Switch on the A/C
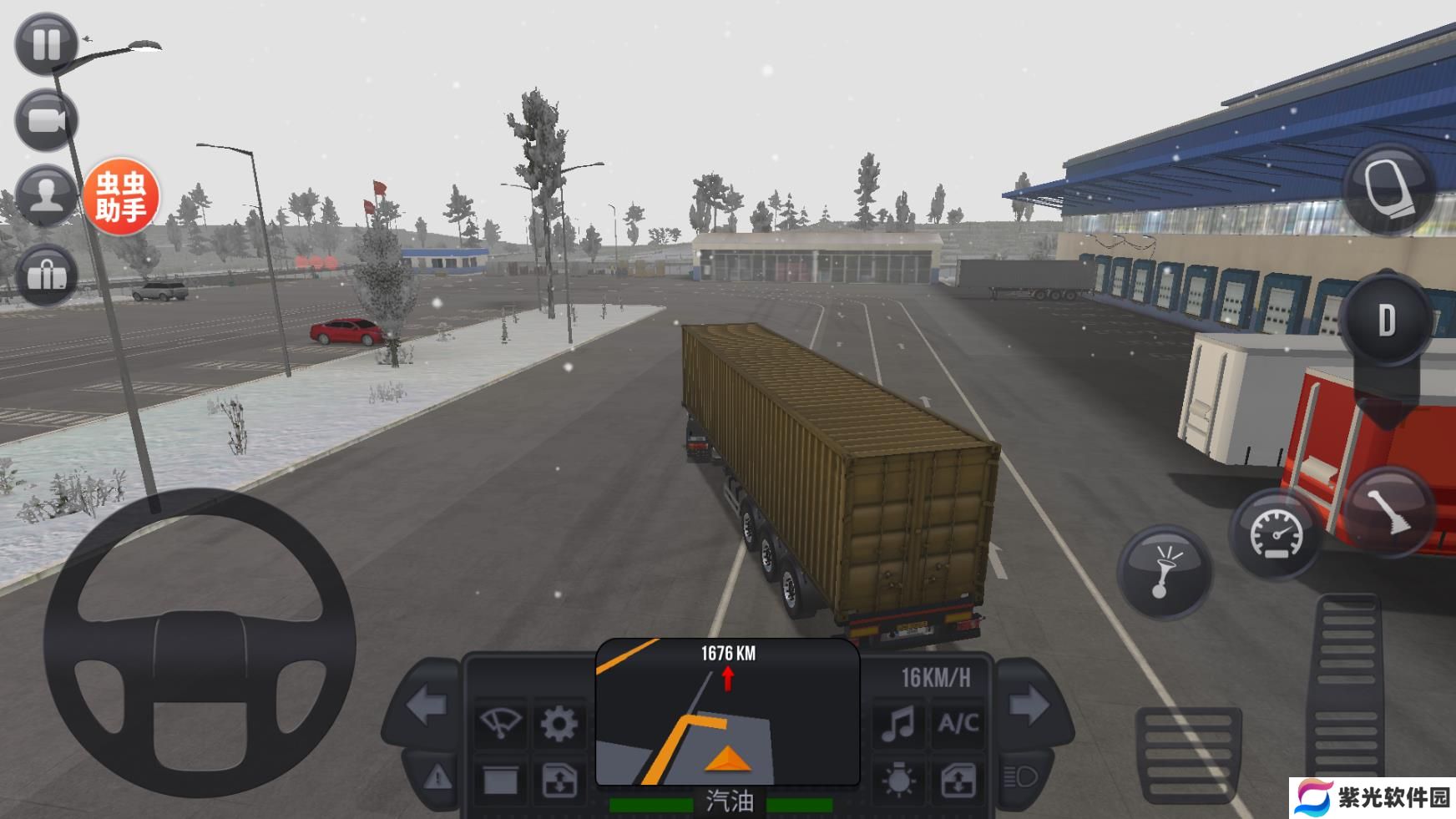Image resolution: width=1456 pixels, height=819 pixels. click(x=958, y=723)
